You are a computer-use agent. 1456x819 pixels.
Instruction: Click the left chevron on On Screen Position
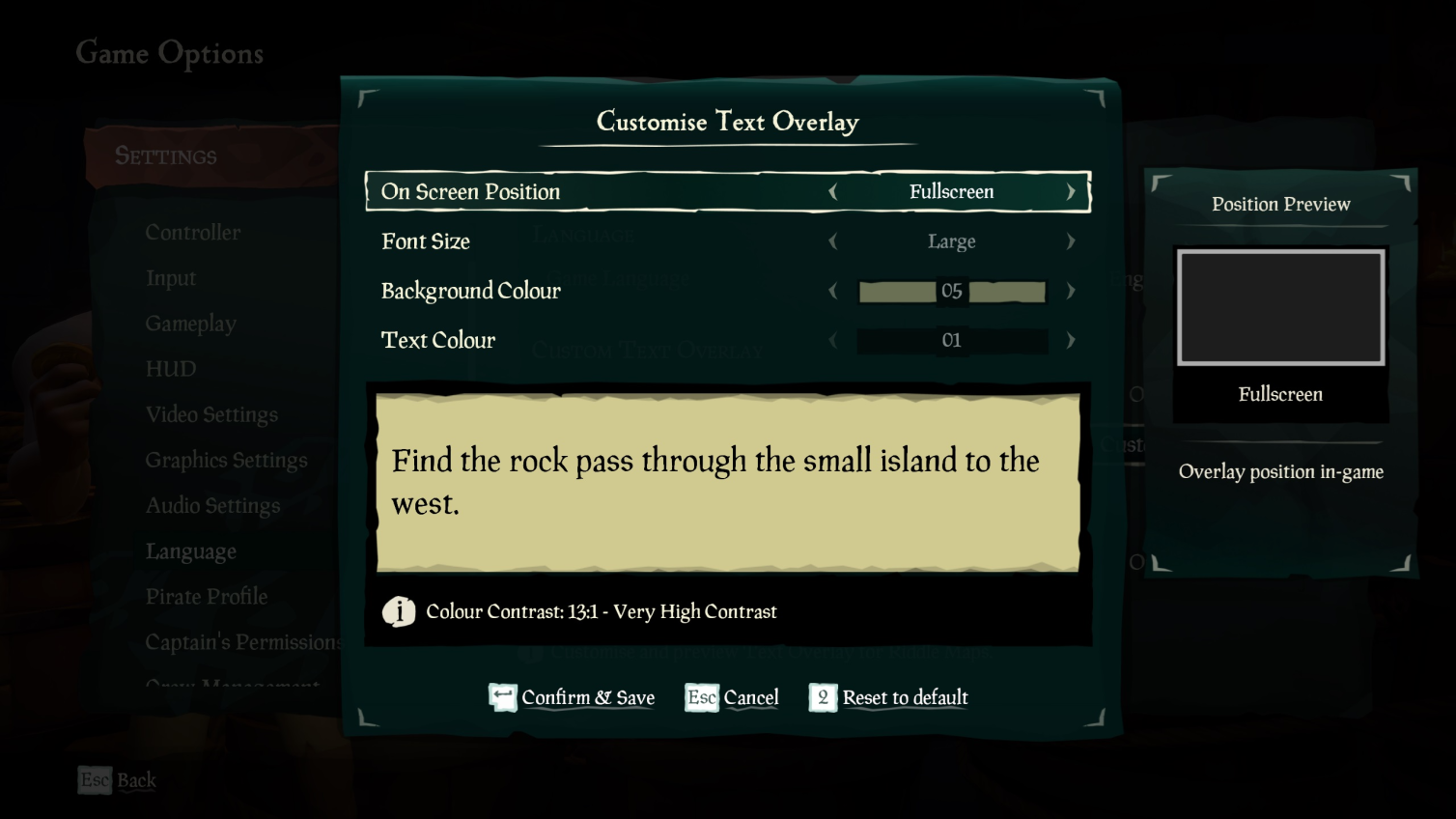(x=833, y=191)
